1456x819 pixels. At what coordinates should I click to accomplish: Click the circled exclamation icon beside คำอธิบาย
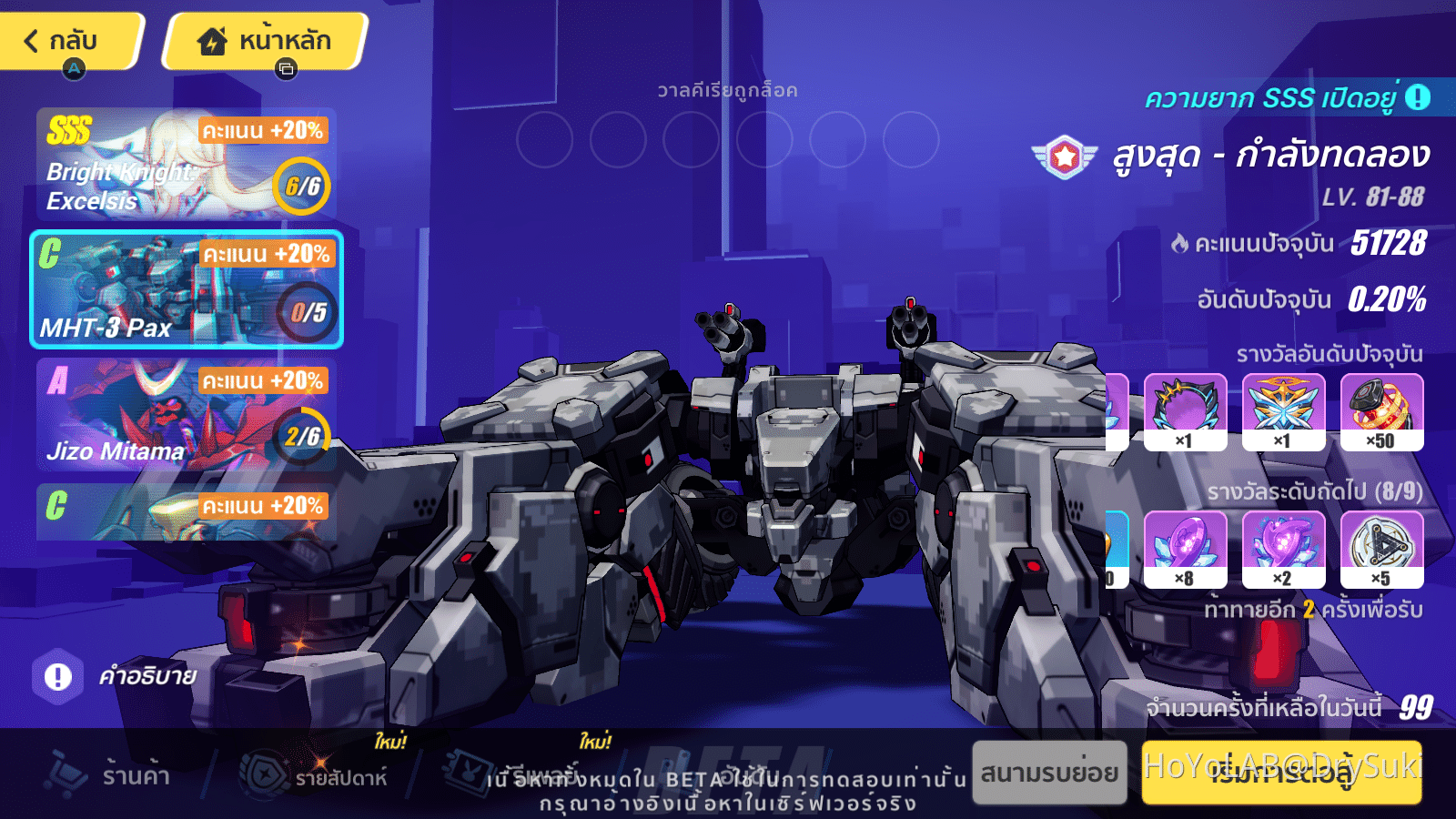tap(56, 675)
